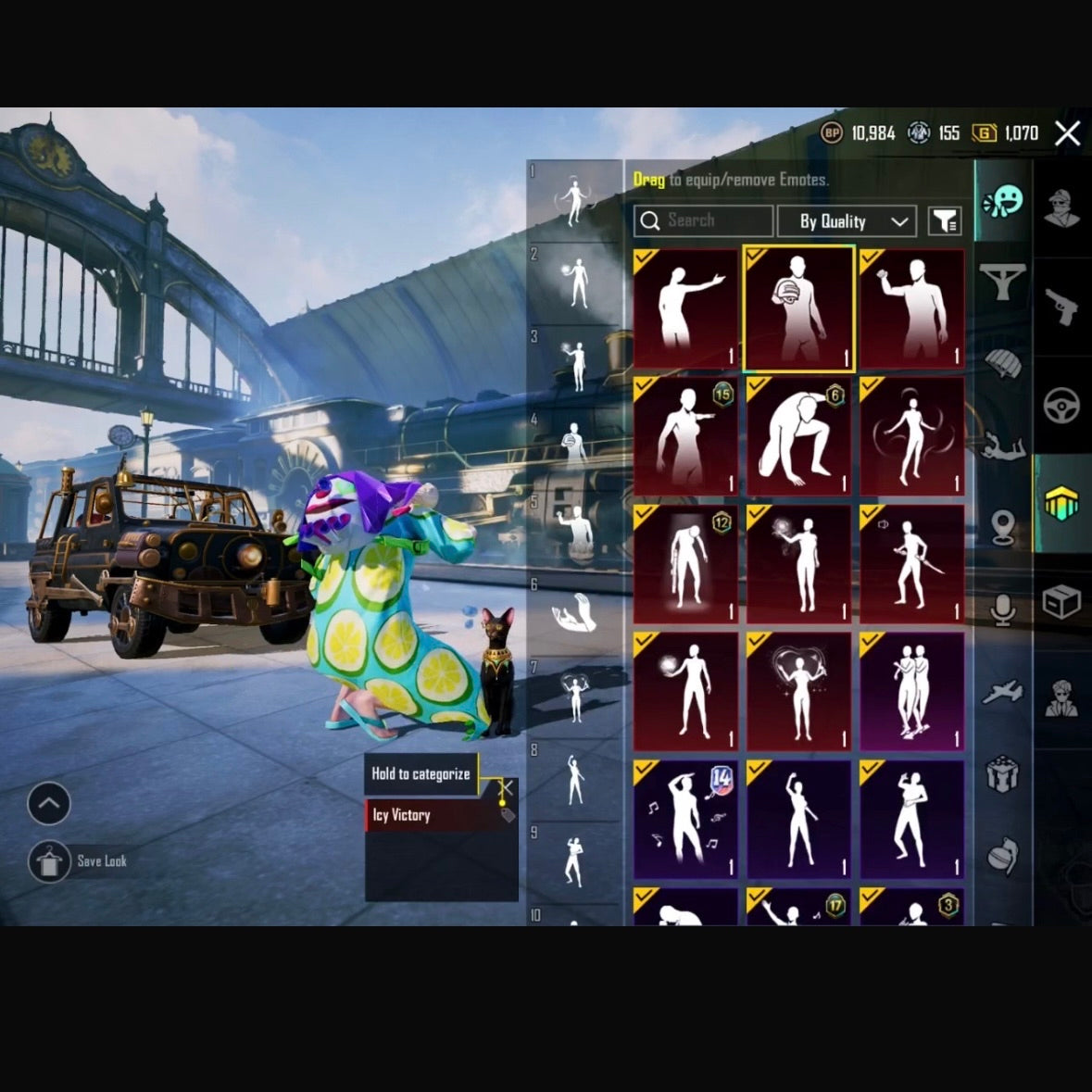Open the pistol weapons category
The image size is (1092, 1092).
tap(1061, 306)
